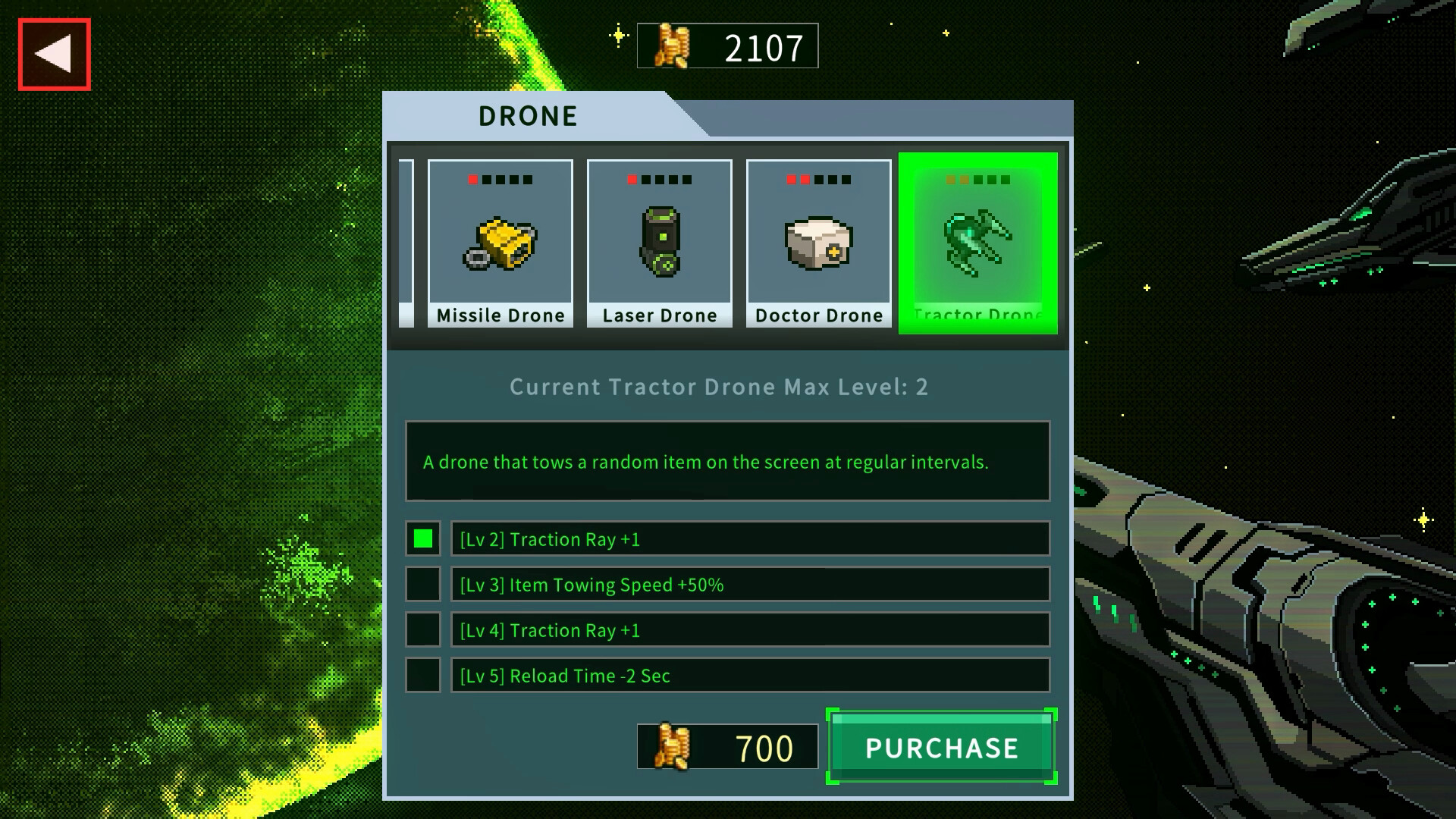Select the Missile Drone icon
Viewport: 1456px width, 819px height.
[500, 241]
